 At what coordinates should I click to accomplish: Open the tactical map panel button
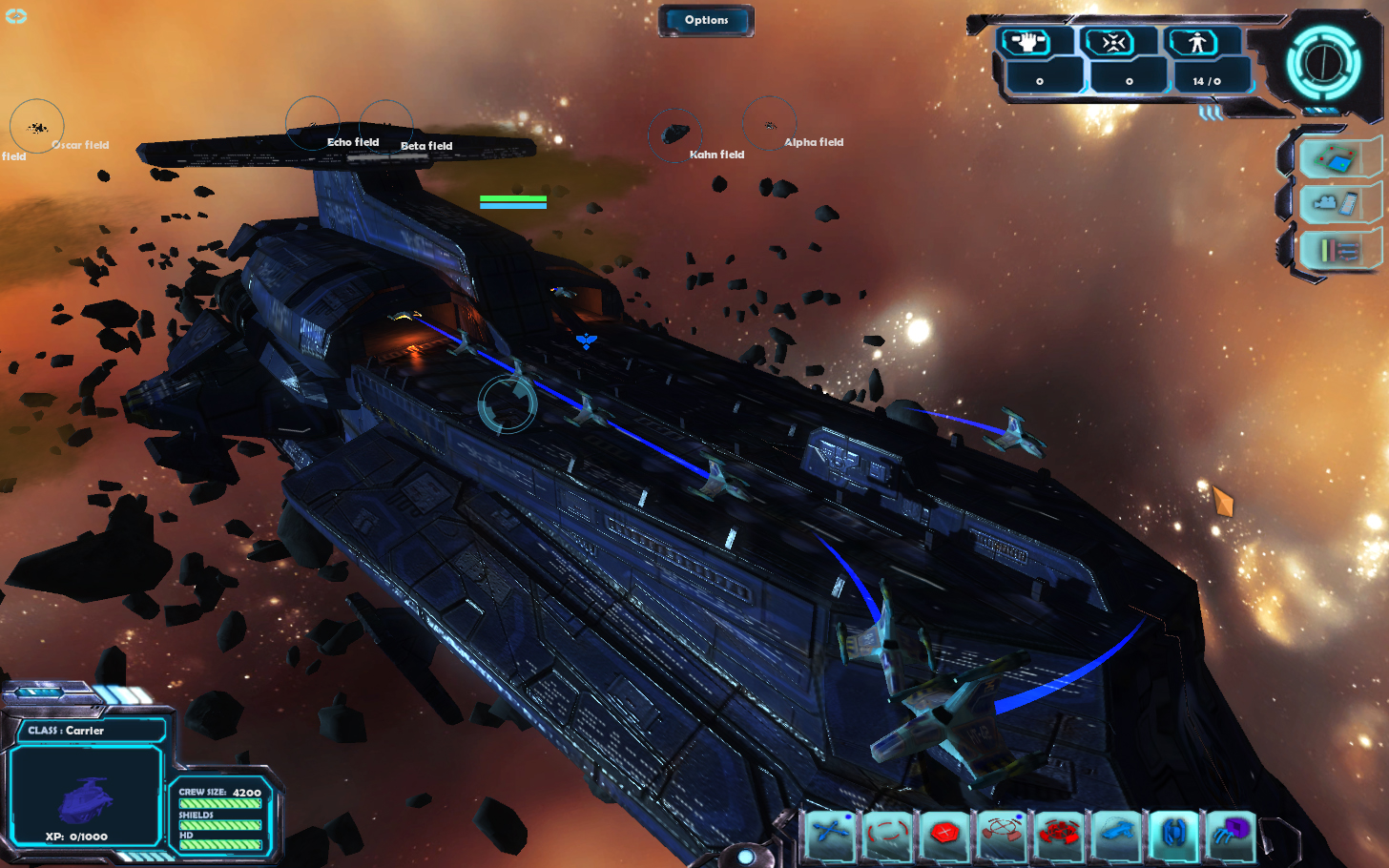point(1337,159)
